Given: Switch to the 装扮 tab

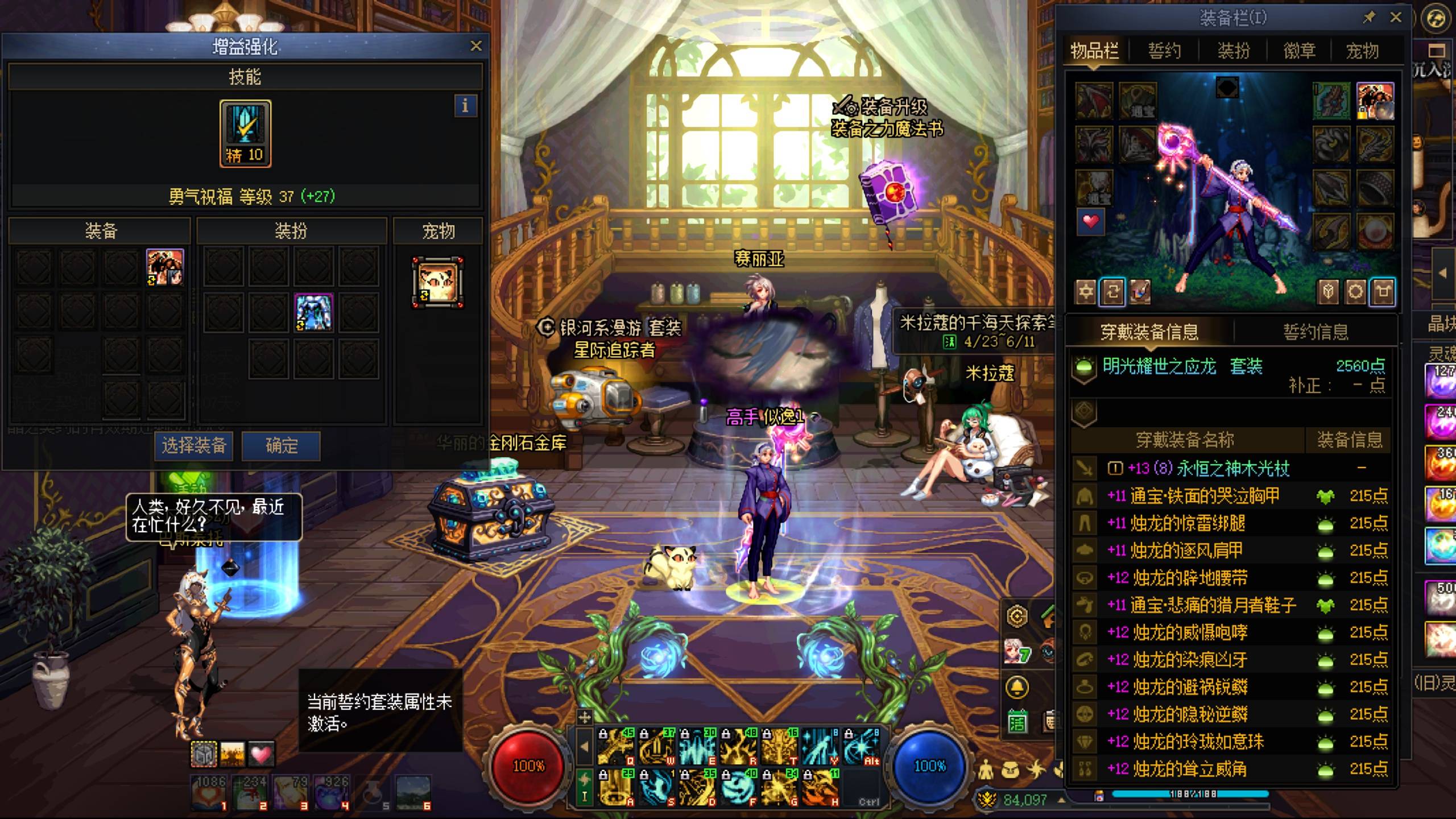Looking at the screenshot, I should pos(1233,51).
